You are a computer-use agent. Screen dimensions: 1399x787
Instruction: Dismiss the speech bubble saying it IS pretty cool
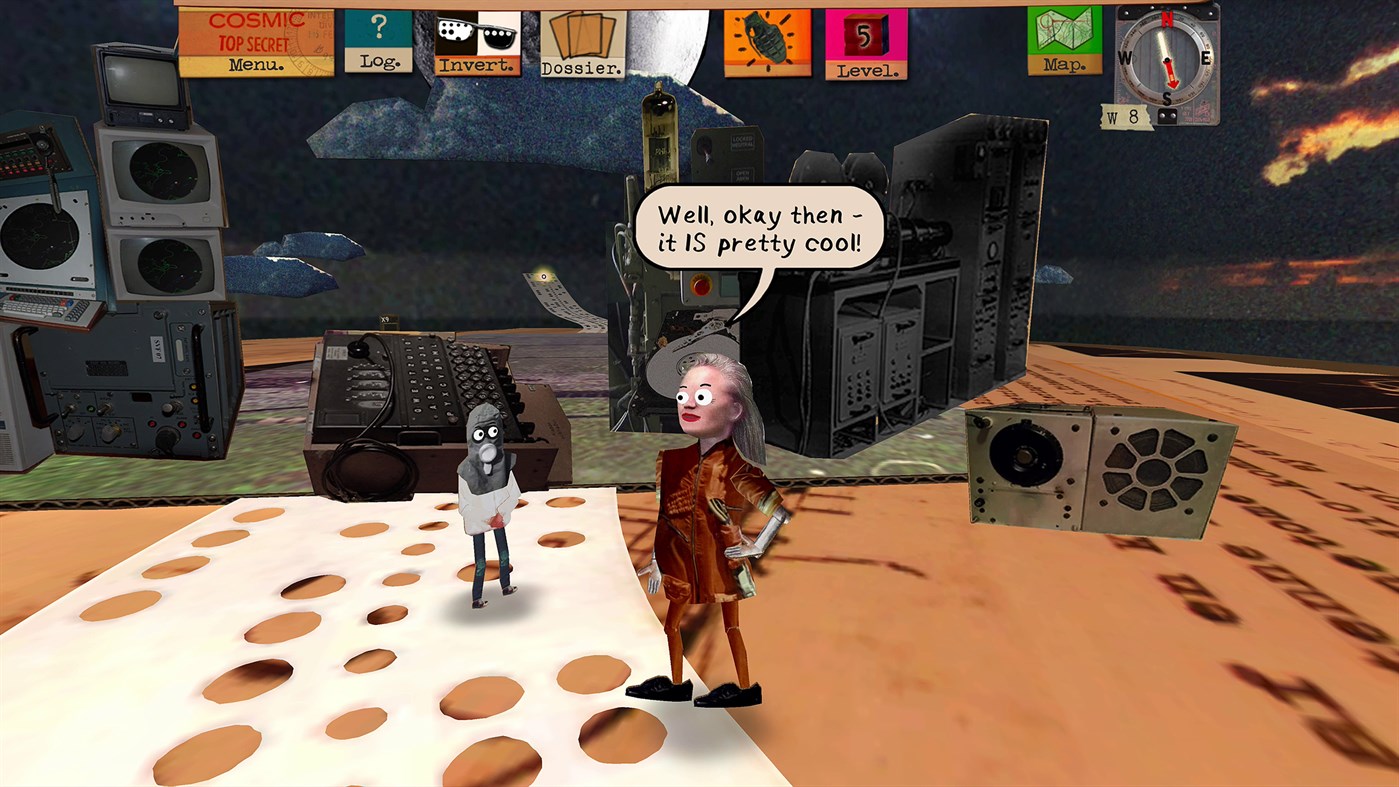click(762, 225)
